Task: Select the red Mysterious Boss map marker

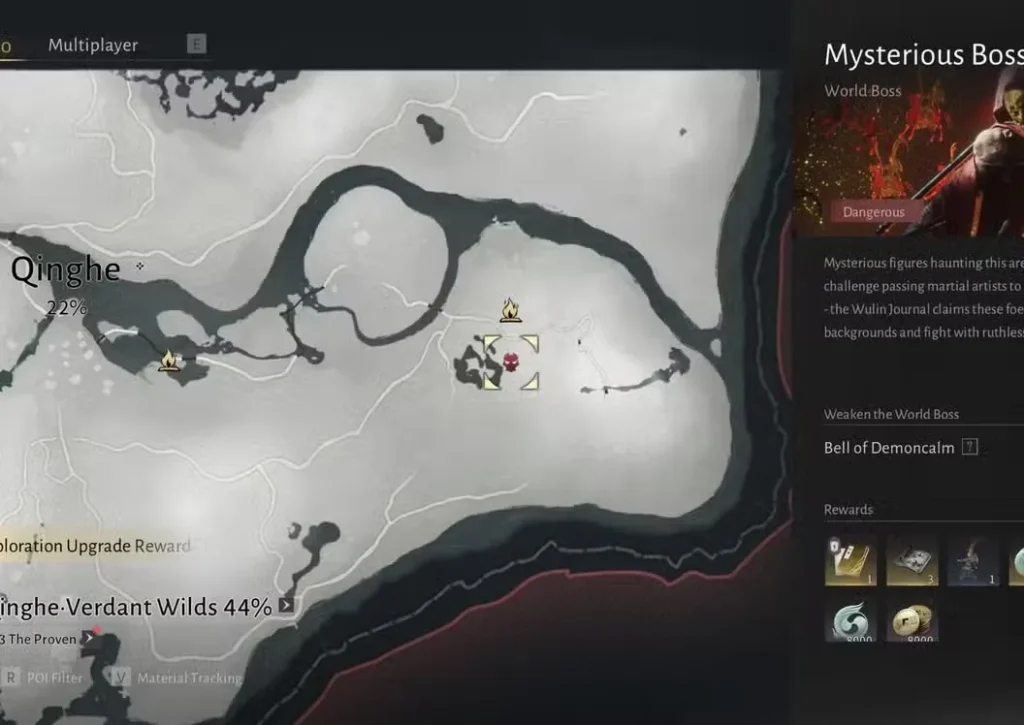Action: pyautogui.click(x=511, y=361)
